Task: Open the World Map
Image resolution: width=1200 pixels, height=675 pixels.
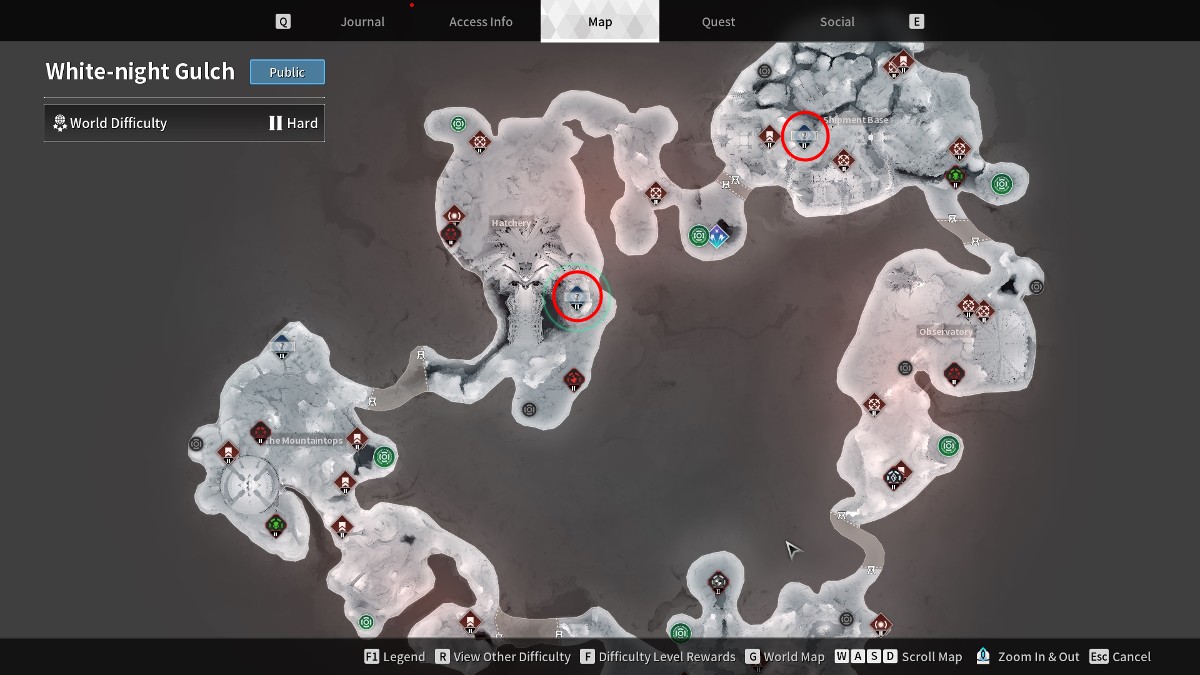Action: (x=785, y=657)
